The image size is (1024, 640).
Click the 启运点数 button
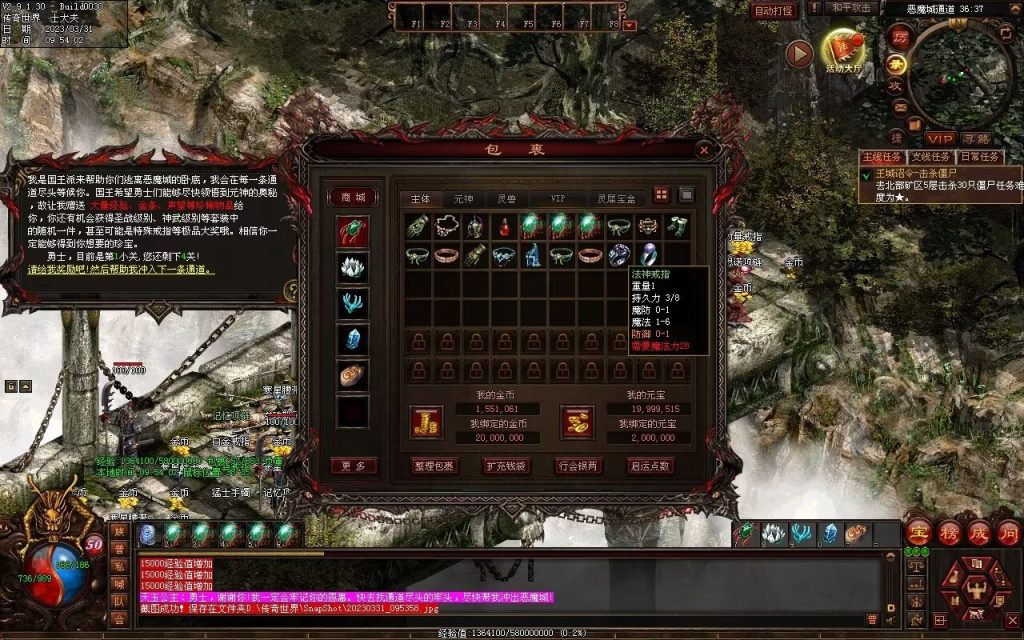pos(650,466)
